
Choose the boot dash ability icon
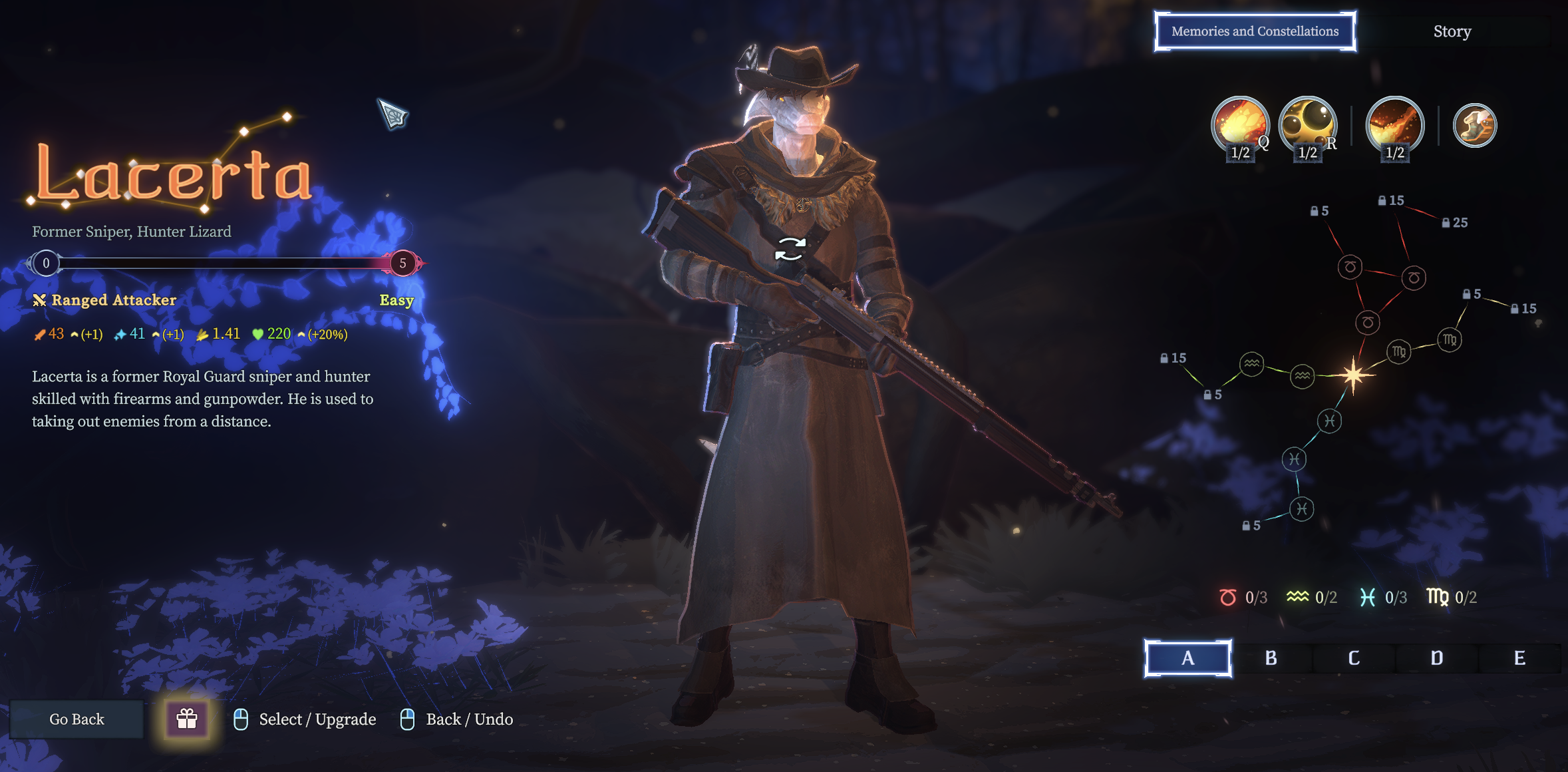point(1474,125)
